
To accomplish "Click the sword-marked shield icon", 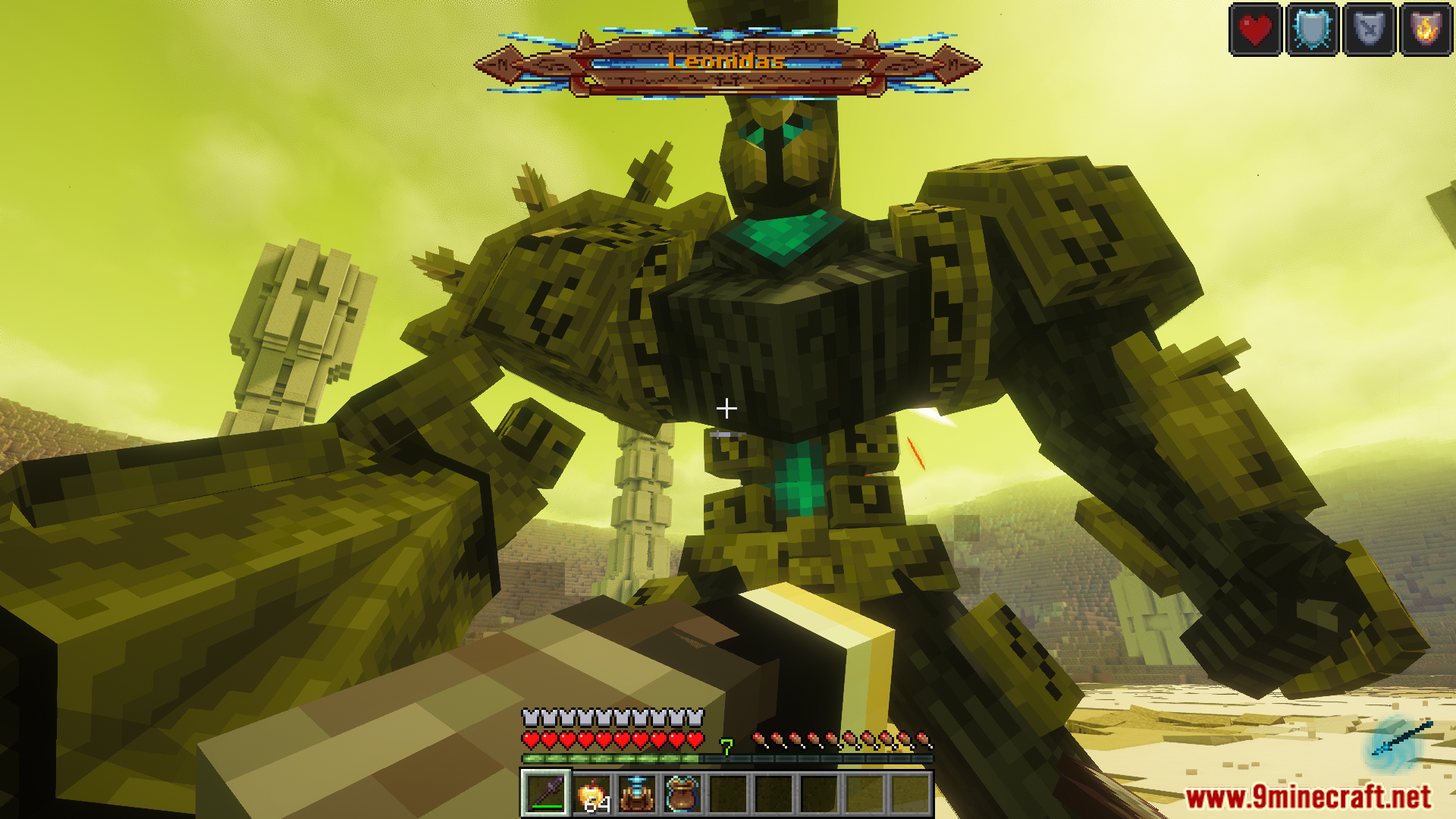I will tap(1370, 29).
